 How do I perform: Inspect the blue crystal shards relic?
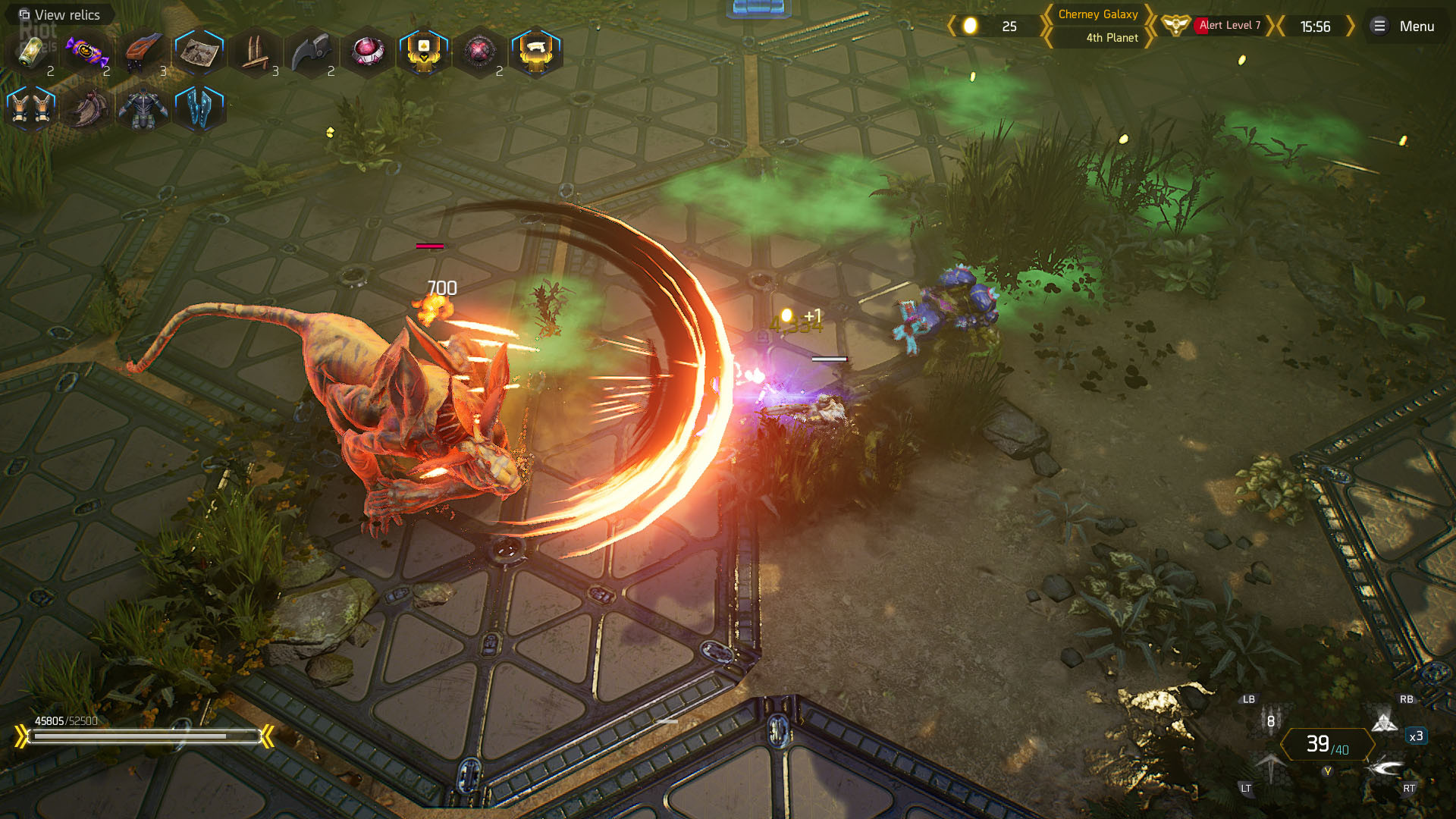coord(199,108)
